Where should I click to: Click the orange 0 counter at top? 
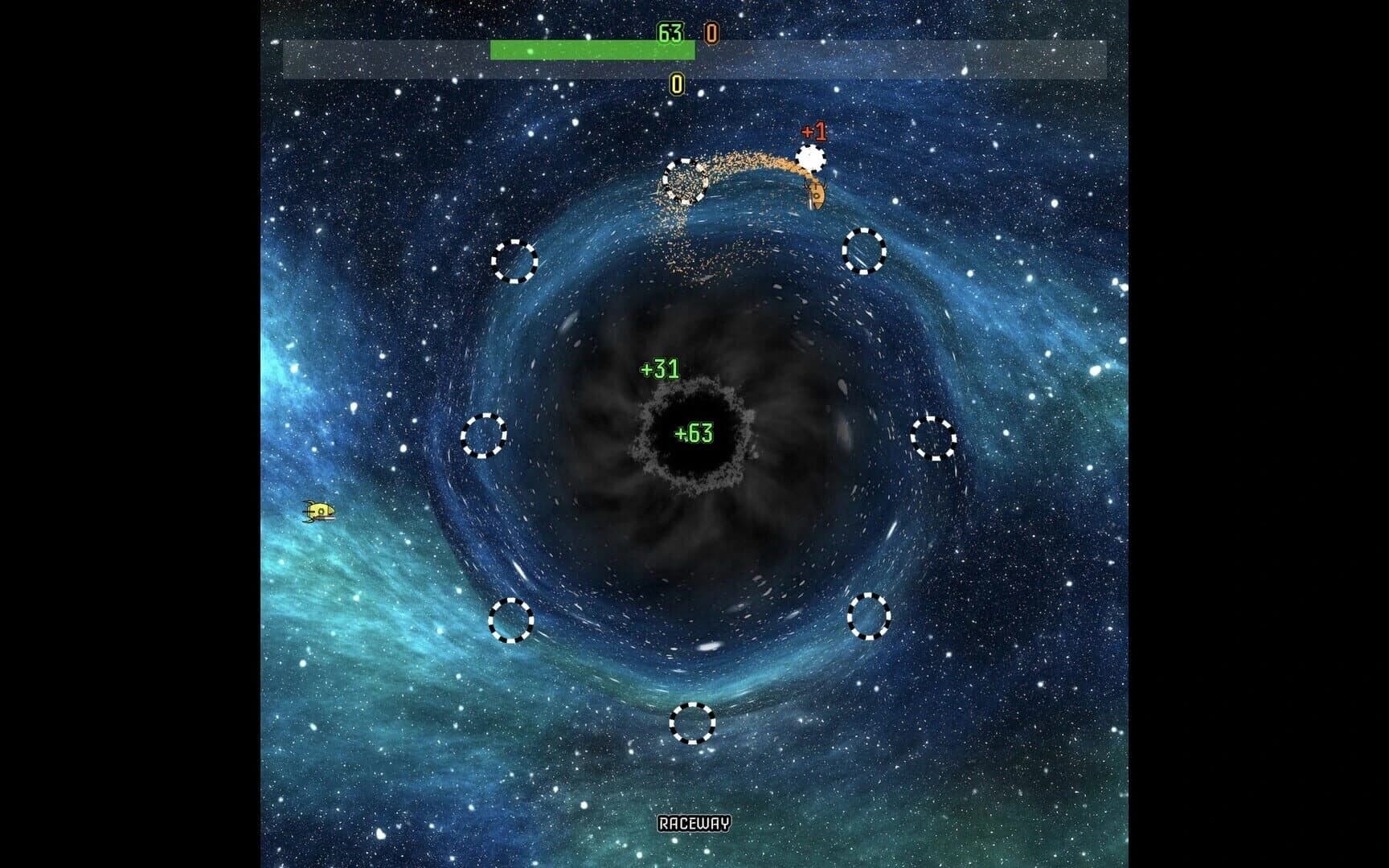pyautogui.click(x=709, y=32)
